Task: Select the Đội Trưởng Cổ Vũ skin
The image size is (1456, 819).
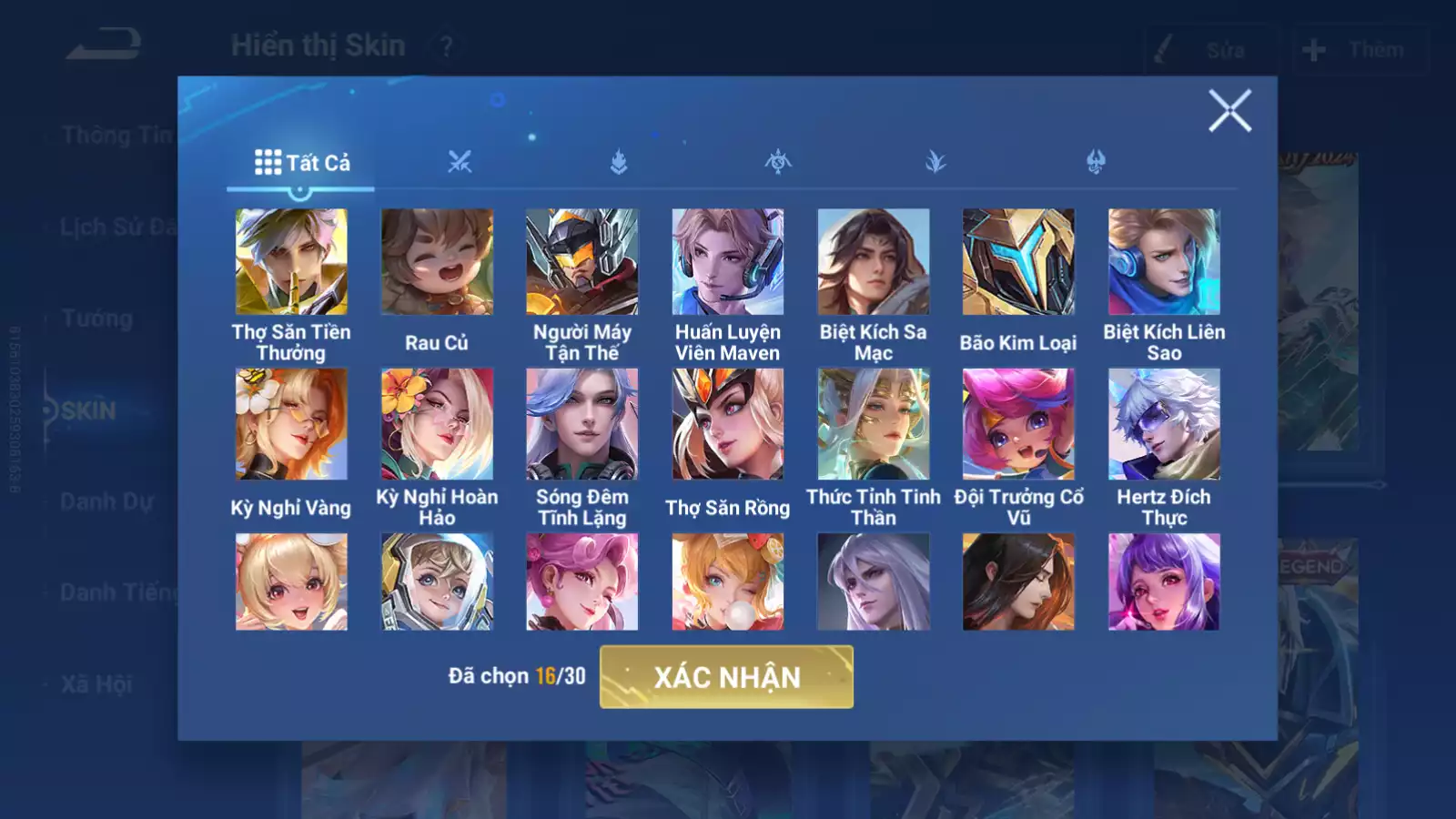Action: [1018, 424]
